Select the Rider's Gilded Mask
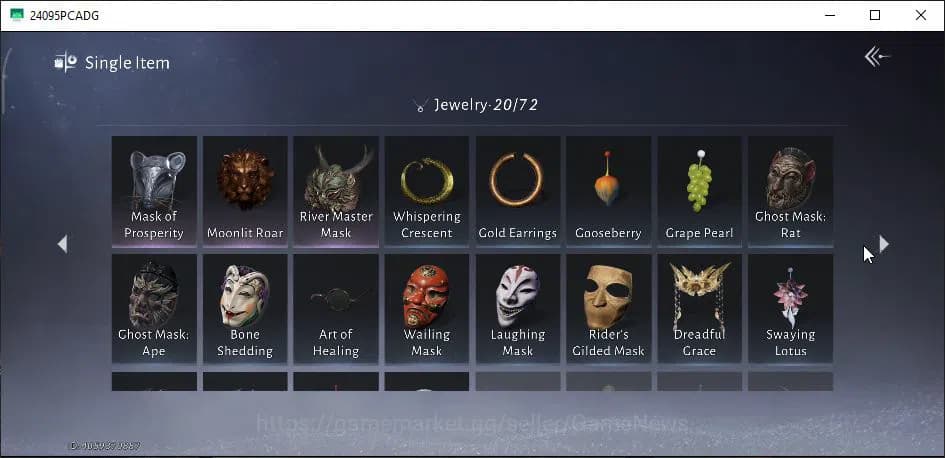Viewport: 945px width, 458px height. (x=608, y=307)
